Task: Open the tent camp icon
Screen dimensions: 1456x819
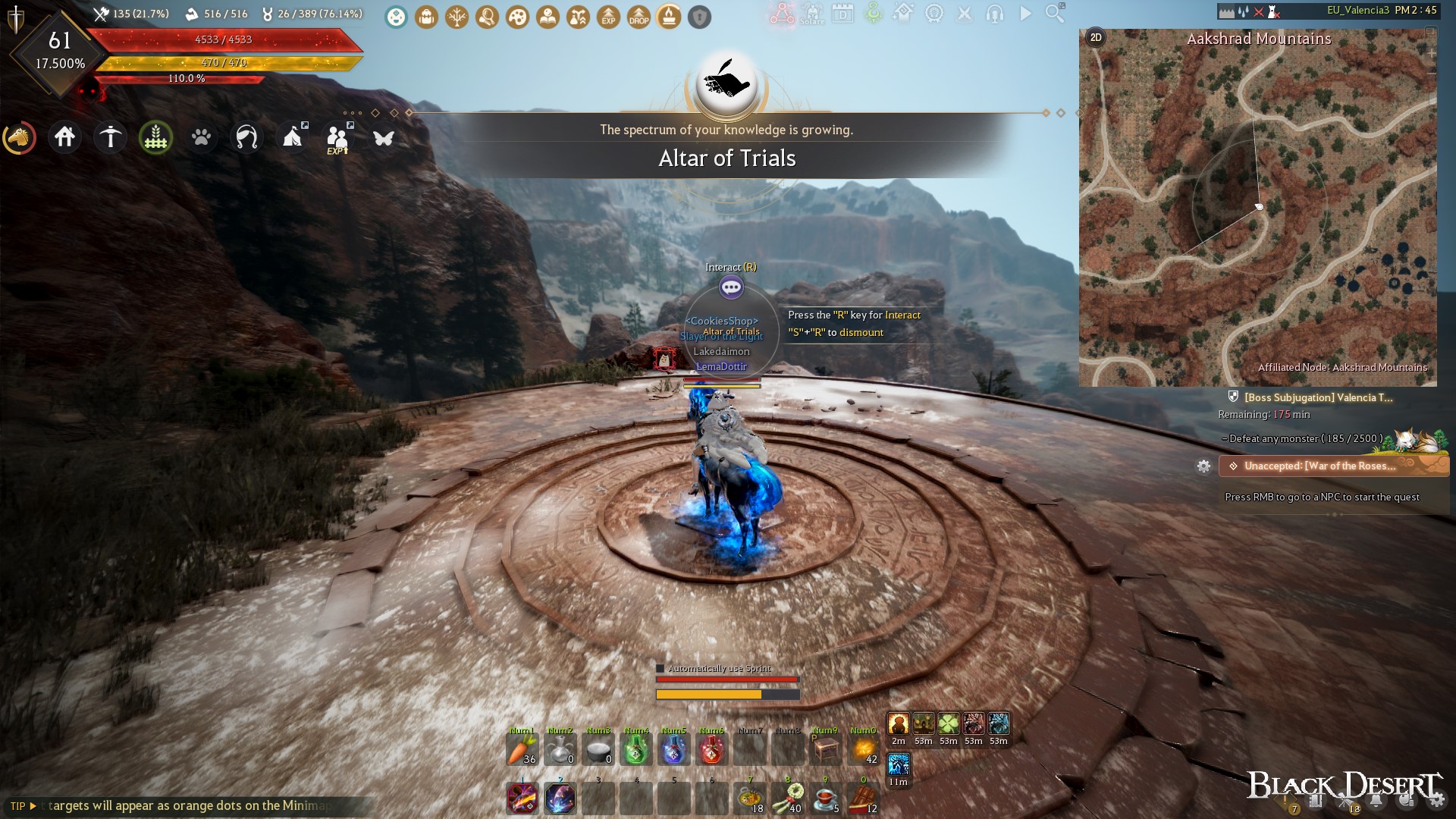Action: point(293,137)
